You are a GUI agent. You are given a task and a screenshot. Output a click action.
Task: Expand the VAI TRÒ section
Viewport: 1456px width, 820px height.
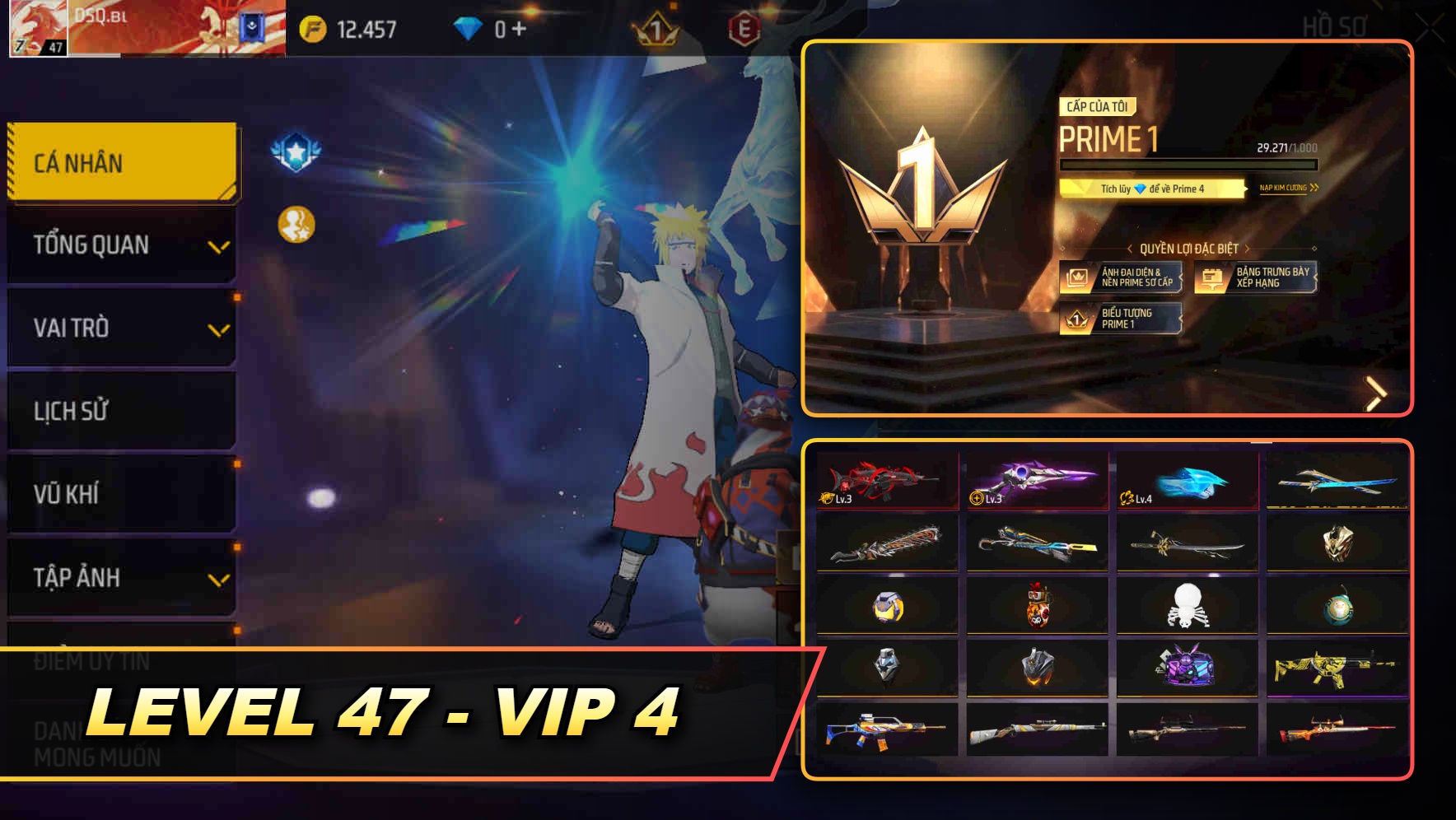[x=121, y=328]
